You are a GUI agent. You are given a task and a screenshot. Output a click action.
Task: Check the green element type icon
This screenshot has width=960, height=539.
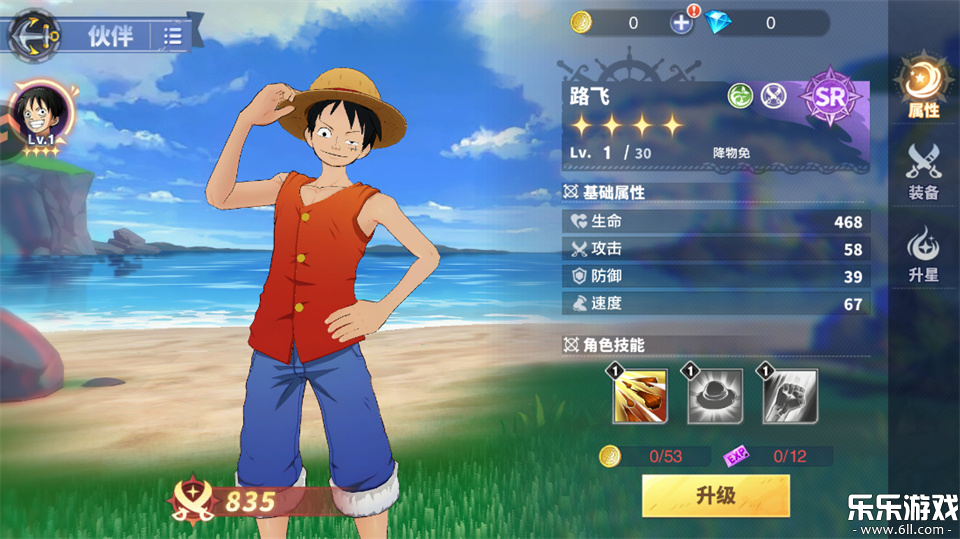pyautogui.click(x=740, y=95)
